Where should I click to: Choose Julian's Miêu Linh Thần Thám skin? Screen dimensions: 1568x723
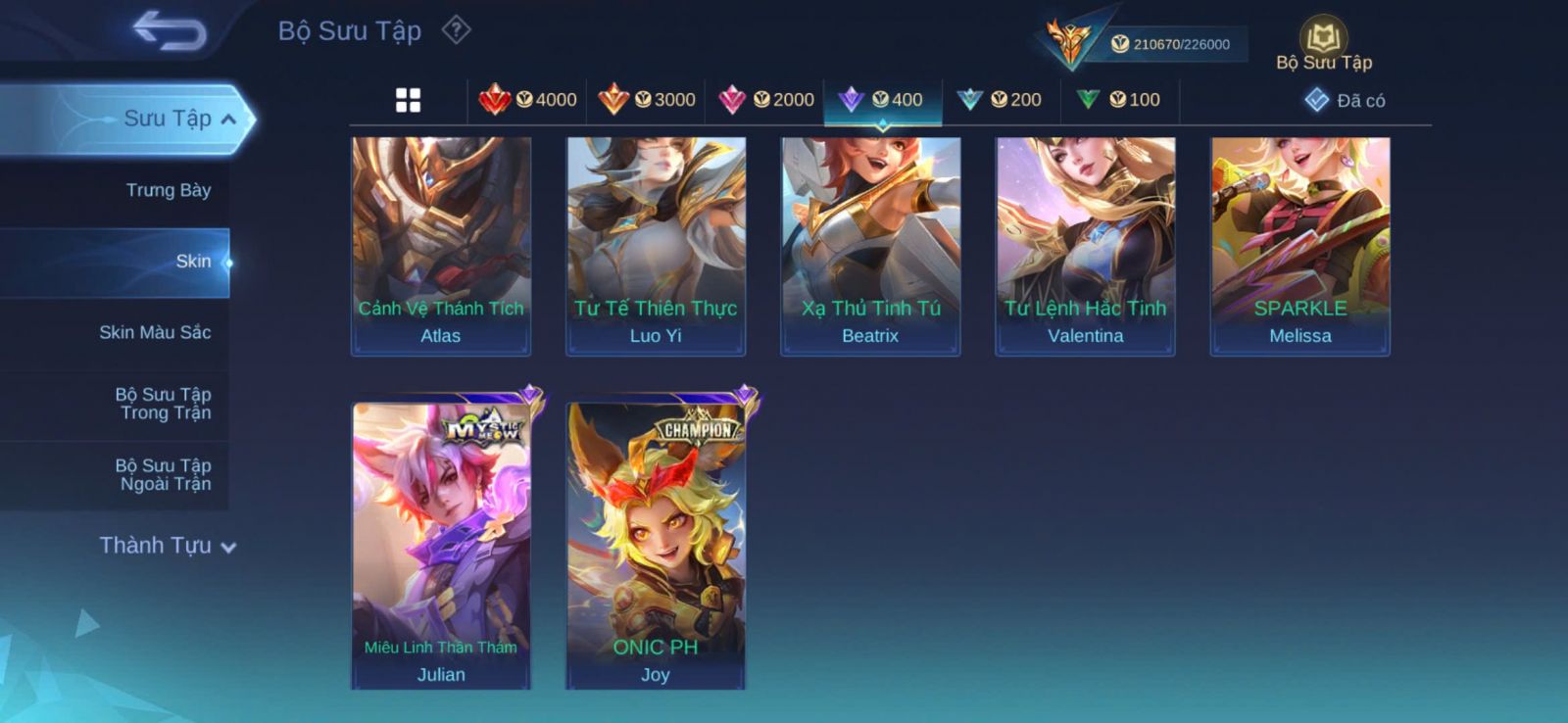(441, 545)
